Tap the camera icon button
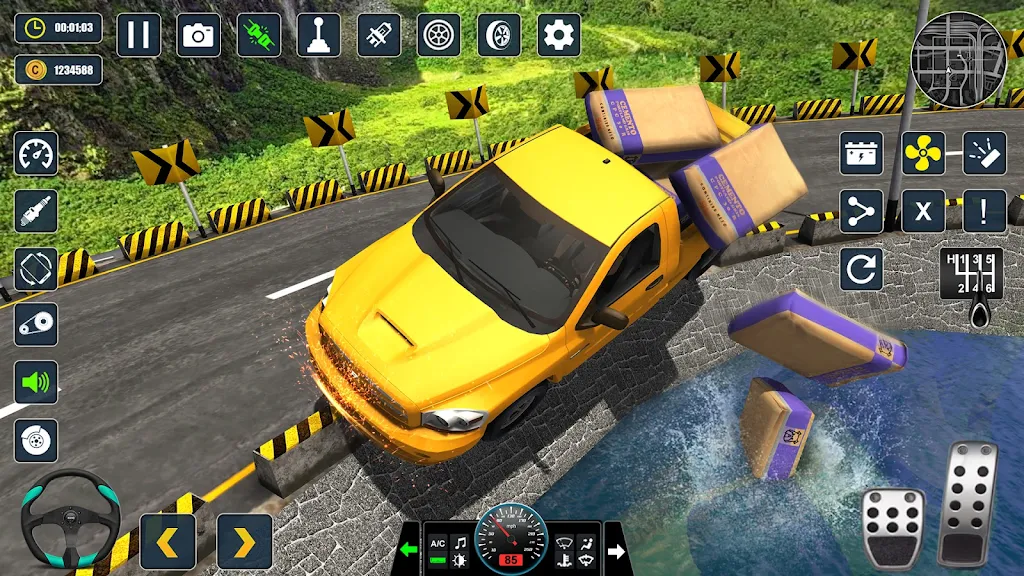Screen dimensions: 1024x576 pos(198,35)
